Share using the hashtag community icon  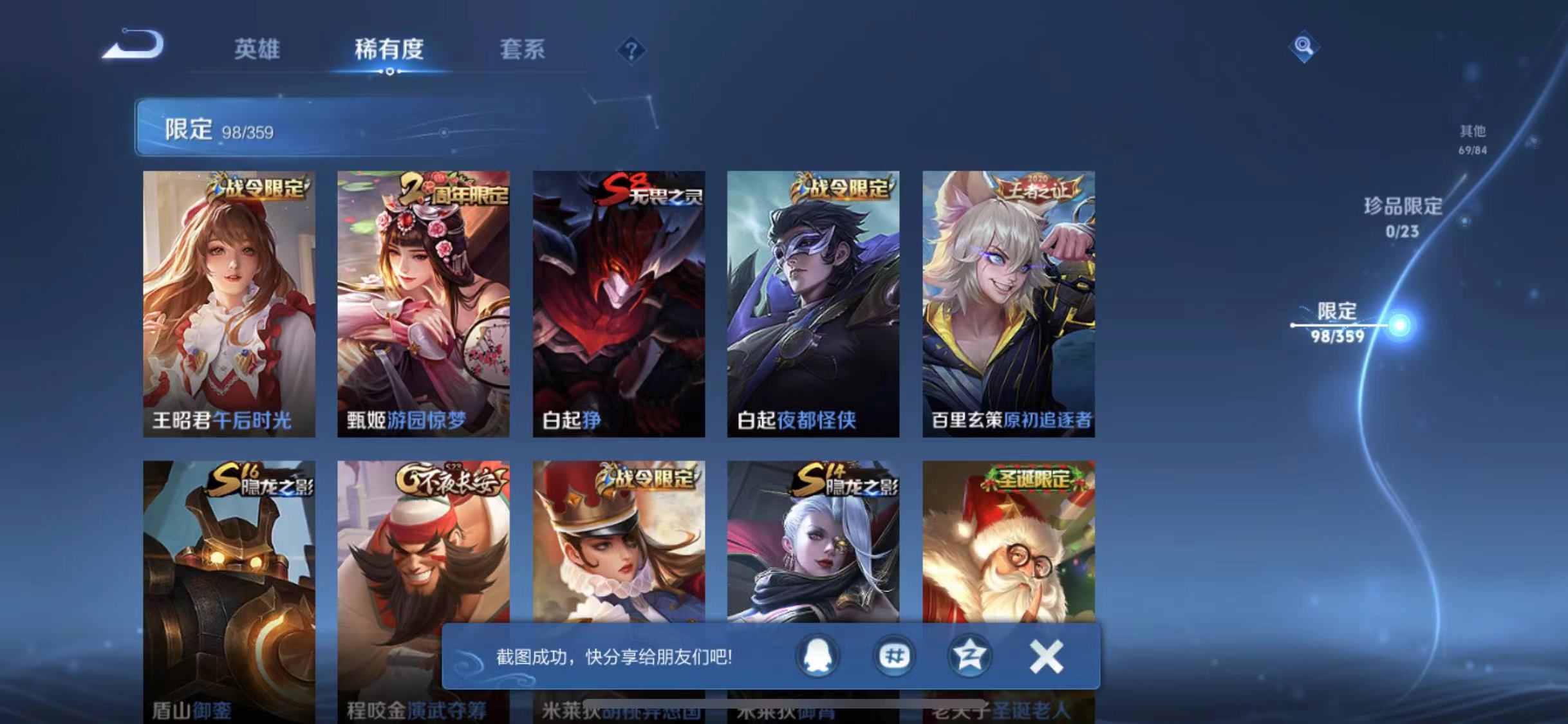[x=894, y=657]
